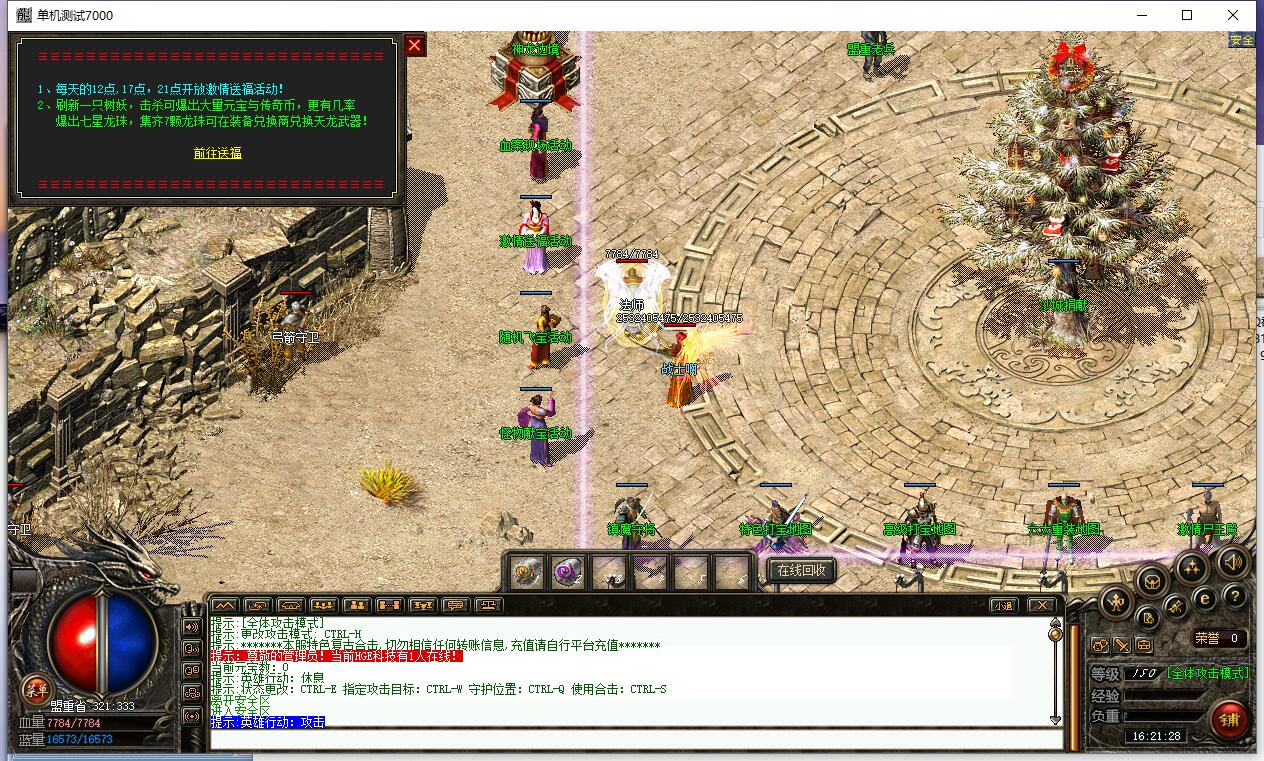Toggle sound with the speaker icon

pyautogui.click(x=1232, y=563)
